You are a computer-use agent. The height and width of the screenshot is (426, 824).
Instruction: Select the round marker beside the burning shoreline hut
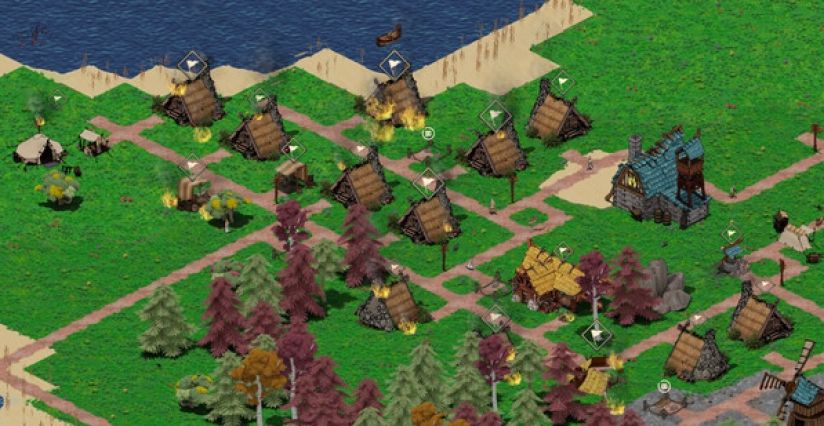tap(428, 133)
